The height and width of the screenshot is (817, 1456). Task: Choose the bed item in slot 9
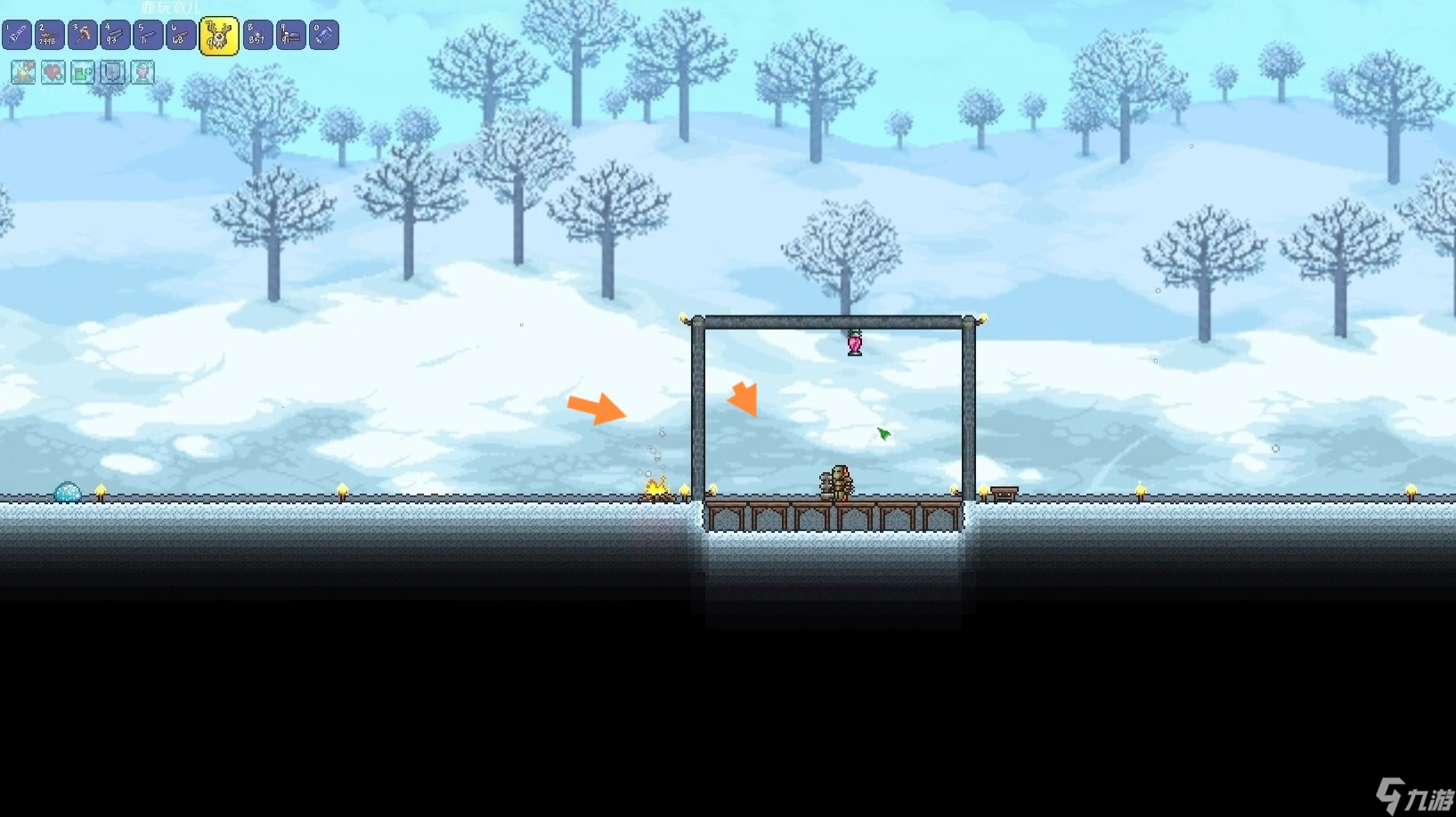290,36
